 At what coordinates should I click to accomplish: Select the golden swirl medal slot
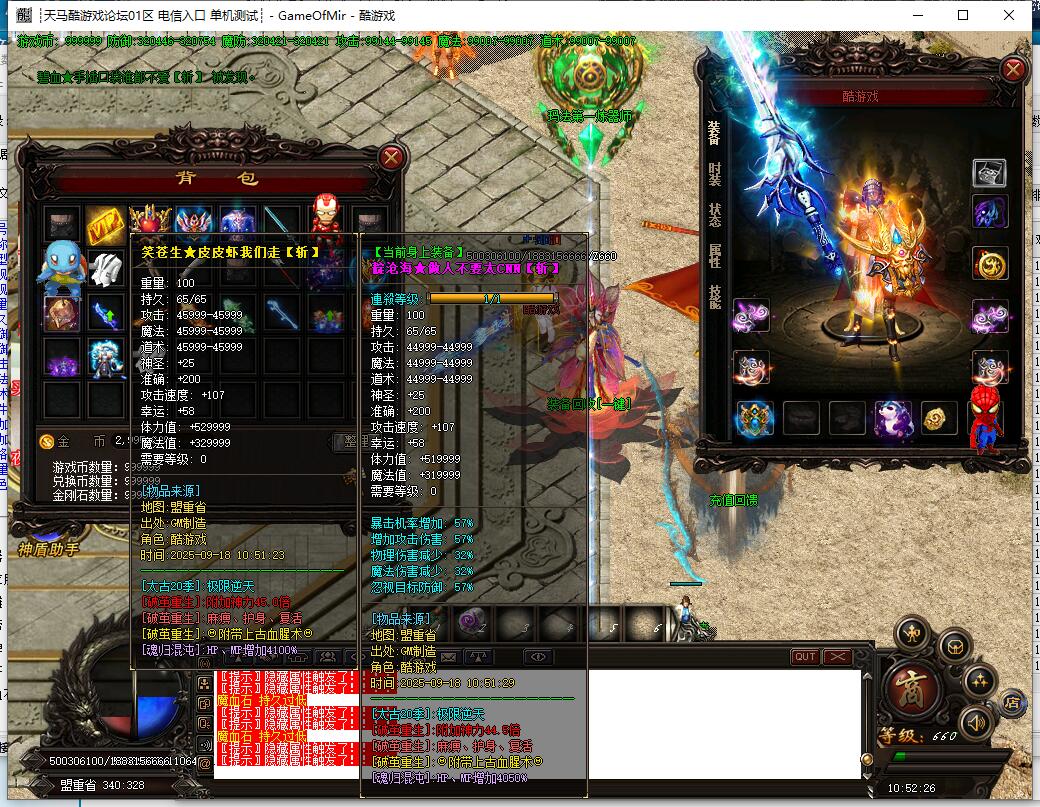(x=990, y=264)
